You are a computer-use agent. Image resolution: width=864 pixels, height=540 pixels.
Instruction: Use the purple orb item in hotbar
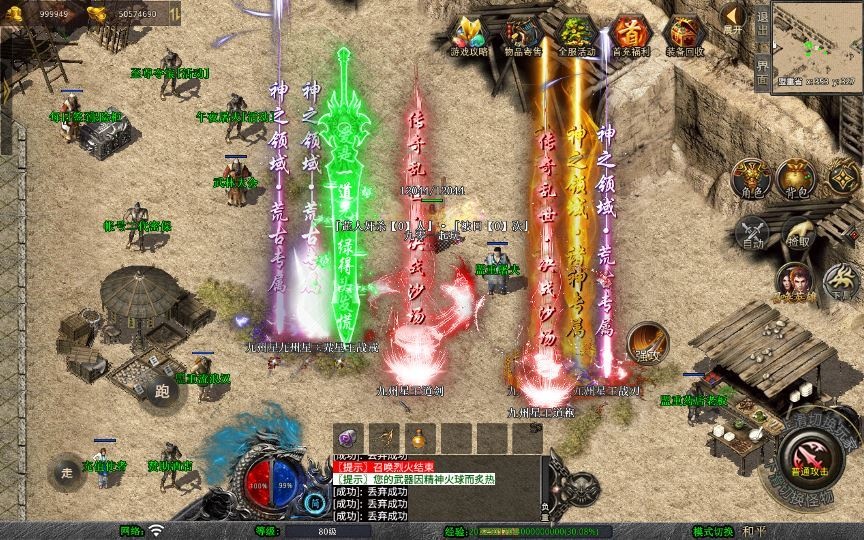point(346,437)
